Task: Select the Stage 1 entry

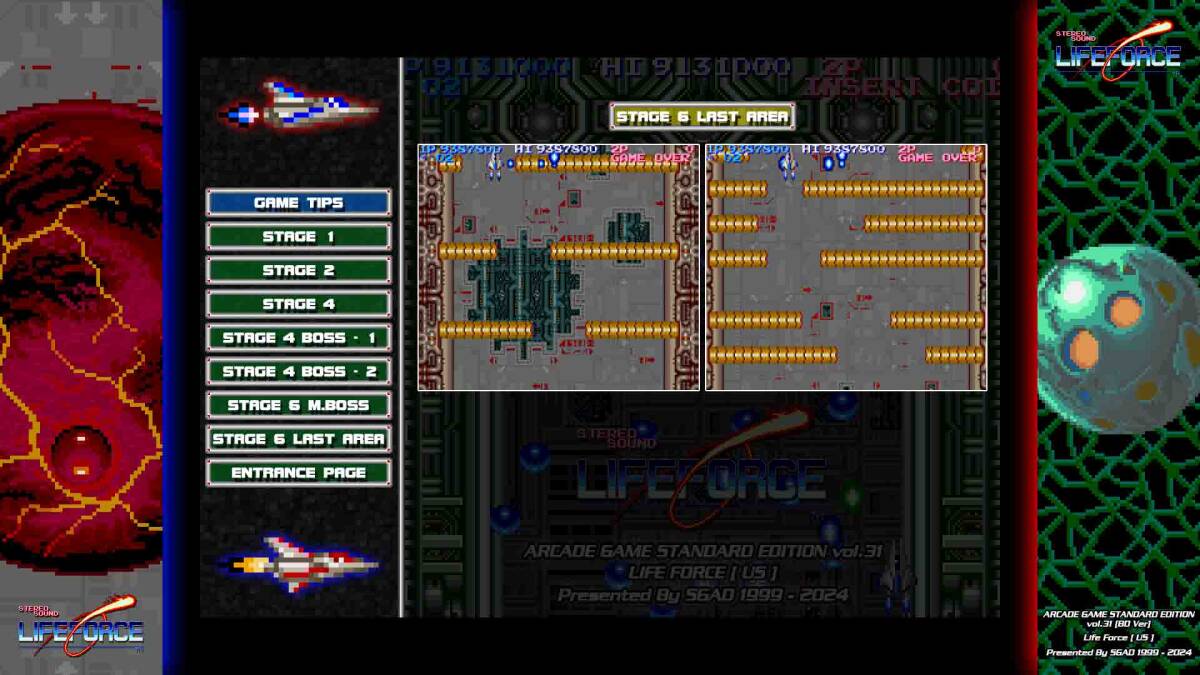Action: (298, 237)
